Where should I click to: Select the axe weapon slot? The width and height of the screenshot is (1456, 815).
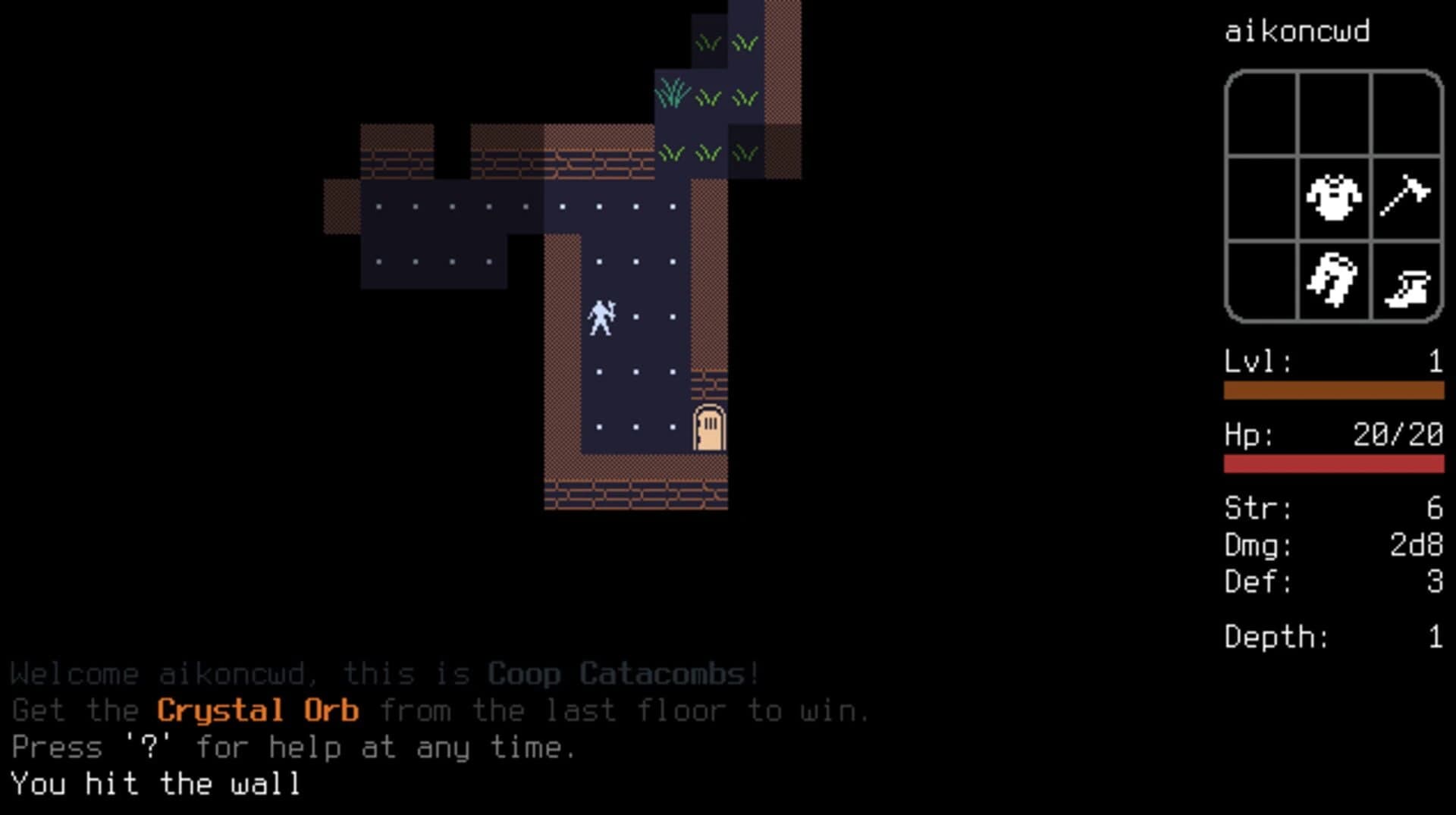click(1404, 199)
